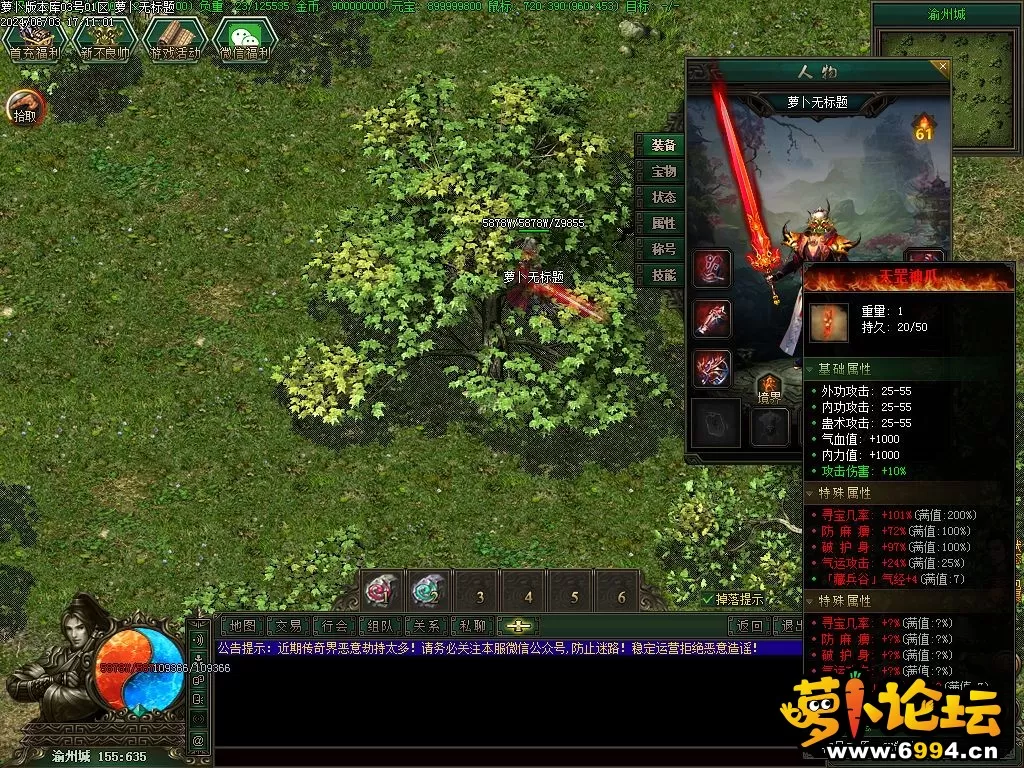Image resolution: width=1024 pixels, height=768 pixels.
Task: Click the 拾取 pickup button
Action: click(x=26, y=107)
